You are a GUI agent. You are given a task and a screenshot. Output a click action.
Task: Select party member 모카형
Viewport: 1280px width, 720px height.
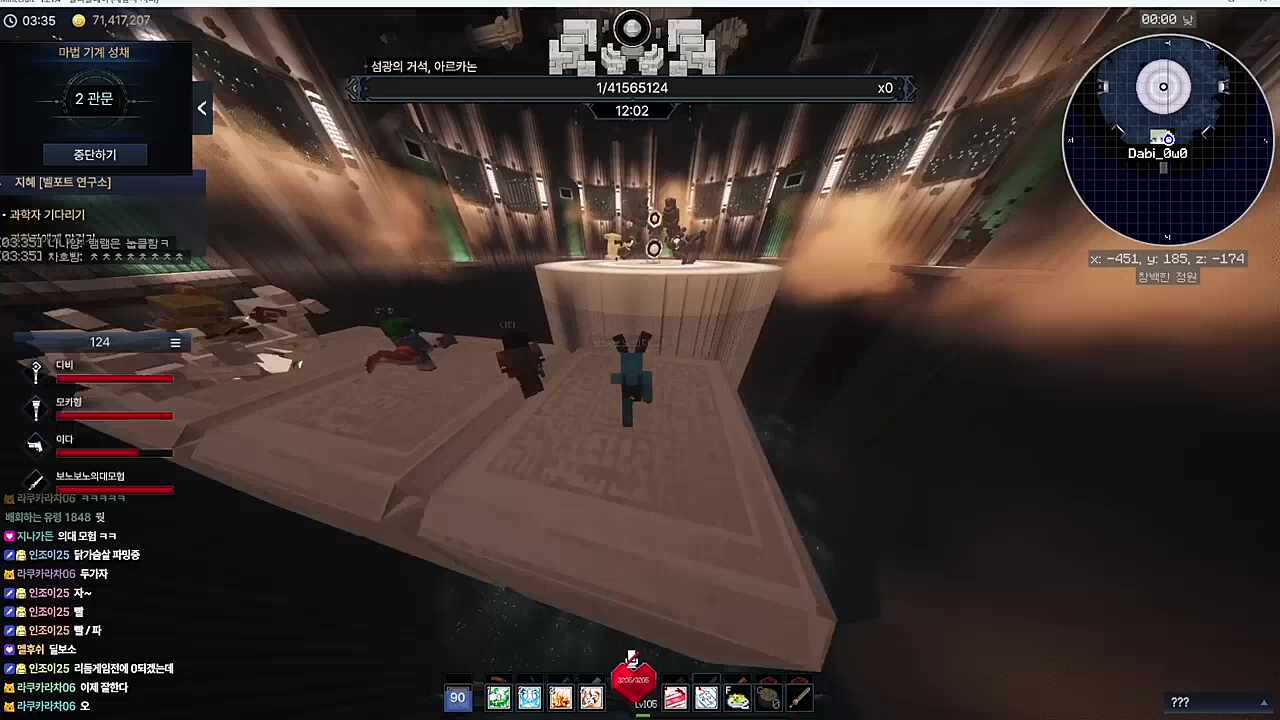point(69,403)
